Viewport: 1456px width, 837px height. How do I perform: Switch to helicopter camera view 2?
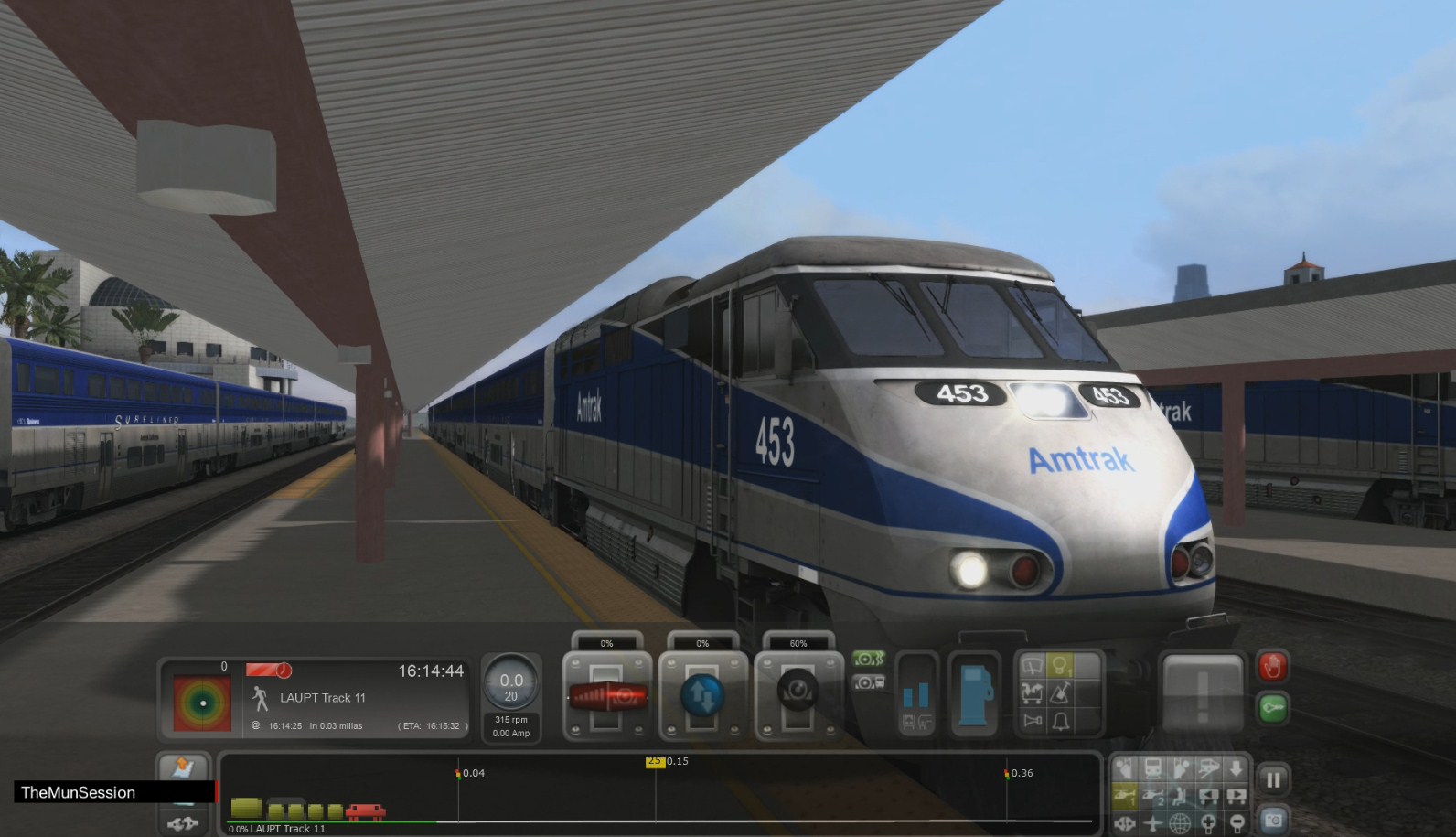click(1152, 797)
